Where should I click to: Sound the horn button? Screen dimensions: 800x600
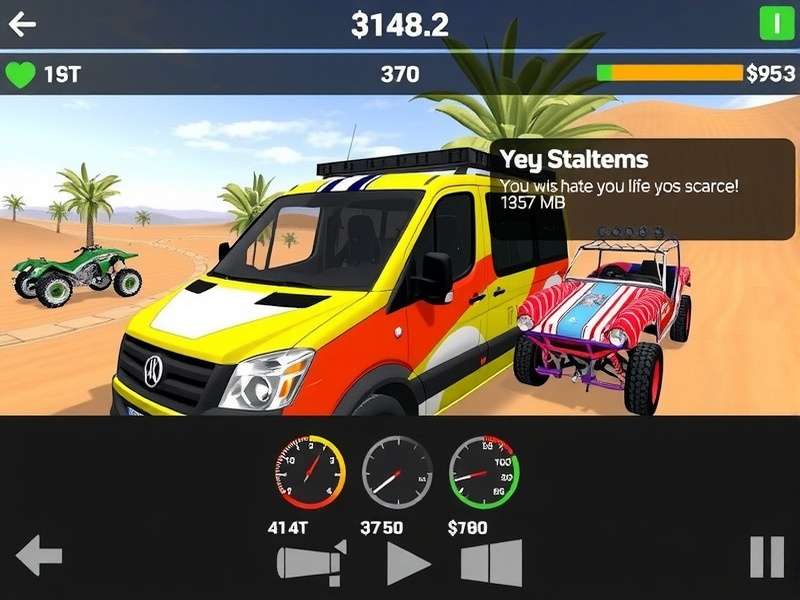tap(311, 562)
